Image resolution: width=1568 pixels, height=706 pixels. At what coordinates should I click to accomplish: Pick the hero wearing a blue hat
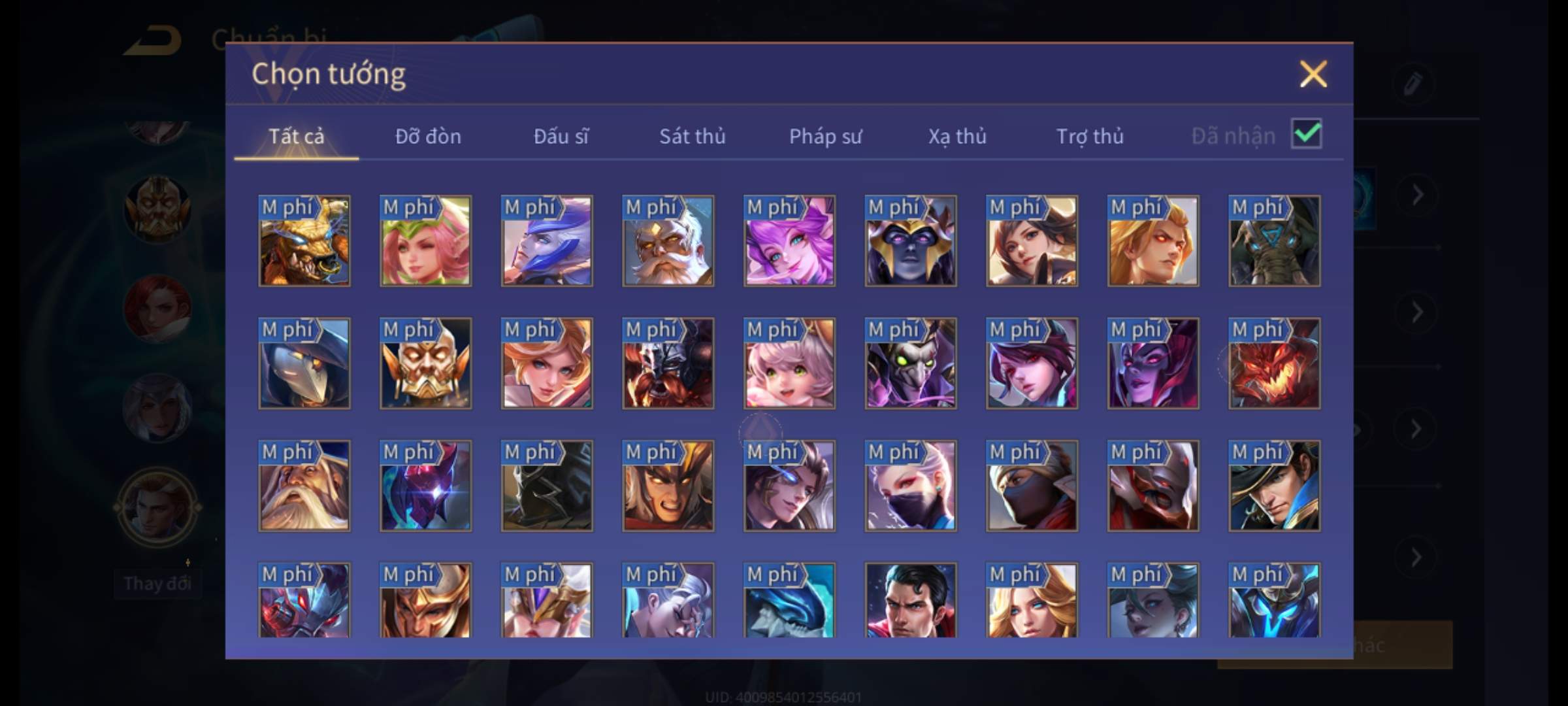coord(1274,486)
